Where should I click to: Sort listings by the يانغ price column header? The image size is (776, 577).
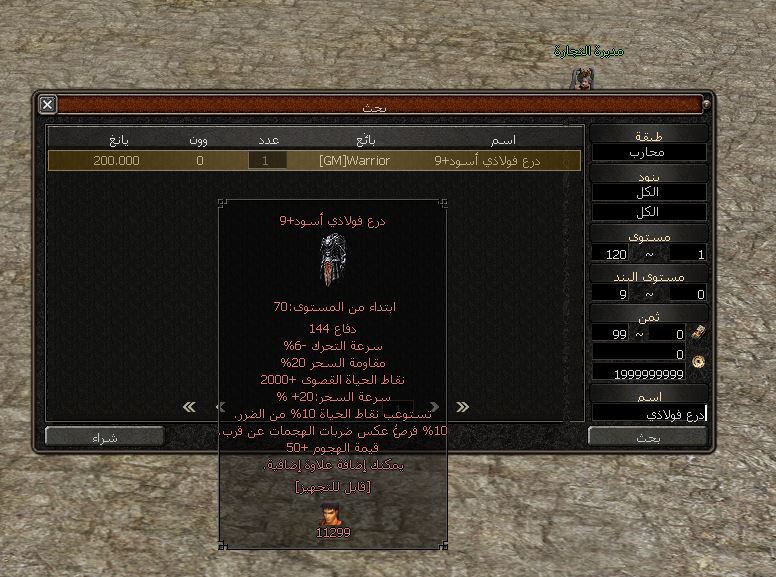click(x=116, y=139)
